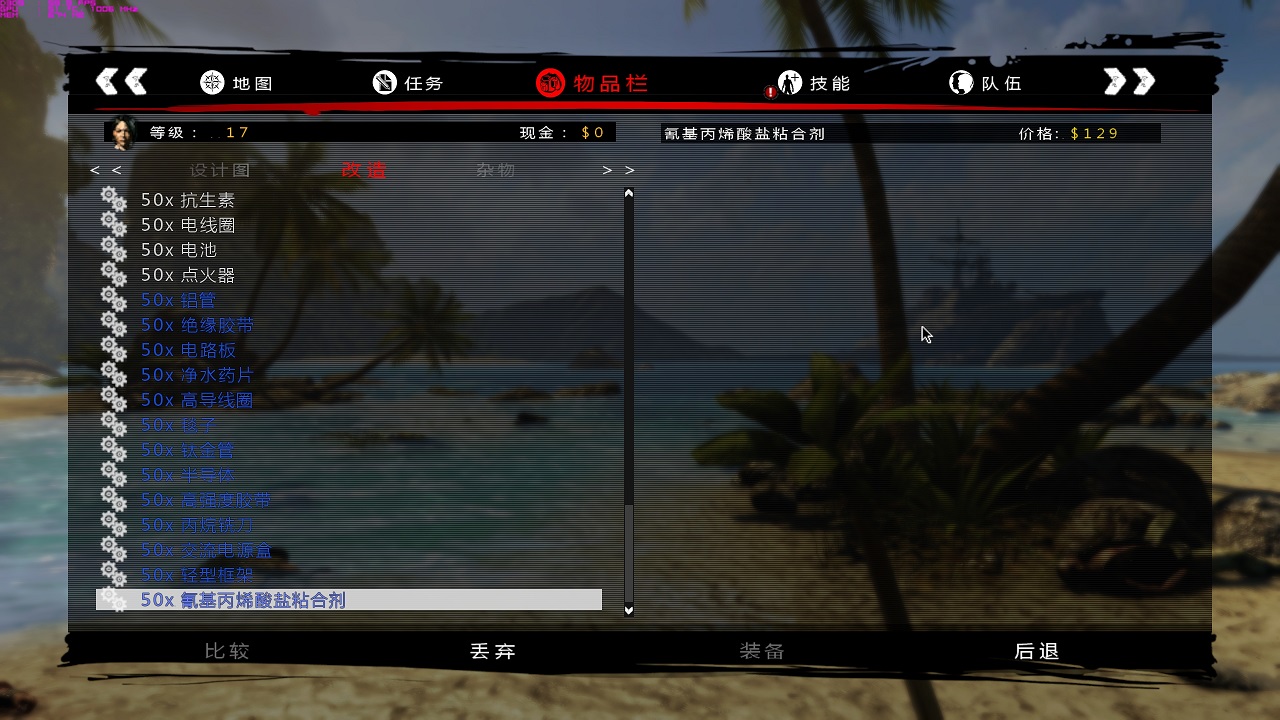The image size is (1280, 720).
Task: Switch to the 任务 (Quests) tab
Action: click(408, 83)
